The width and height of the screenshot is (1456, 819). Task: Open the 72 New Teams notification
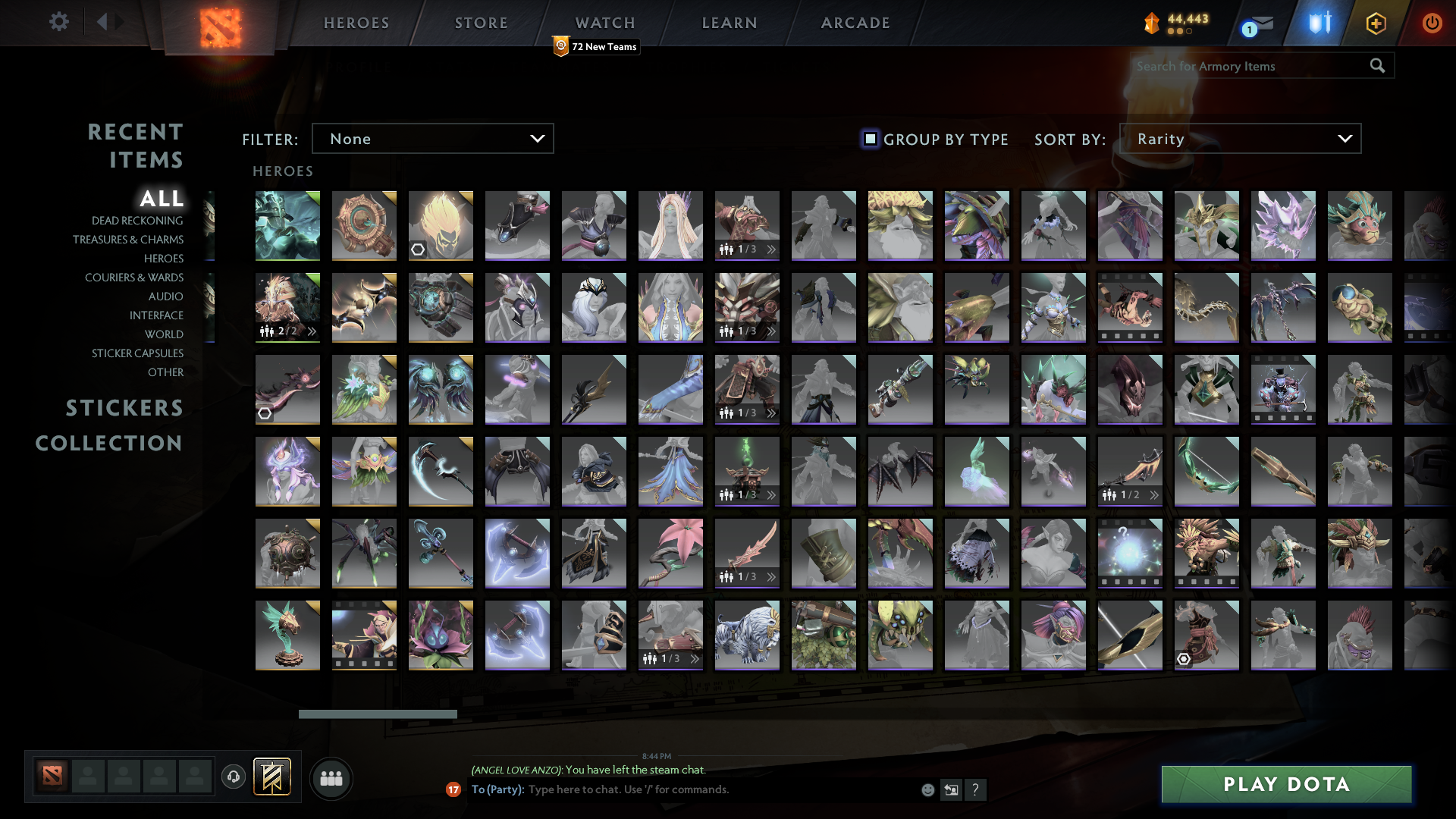pos(596,46)
